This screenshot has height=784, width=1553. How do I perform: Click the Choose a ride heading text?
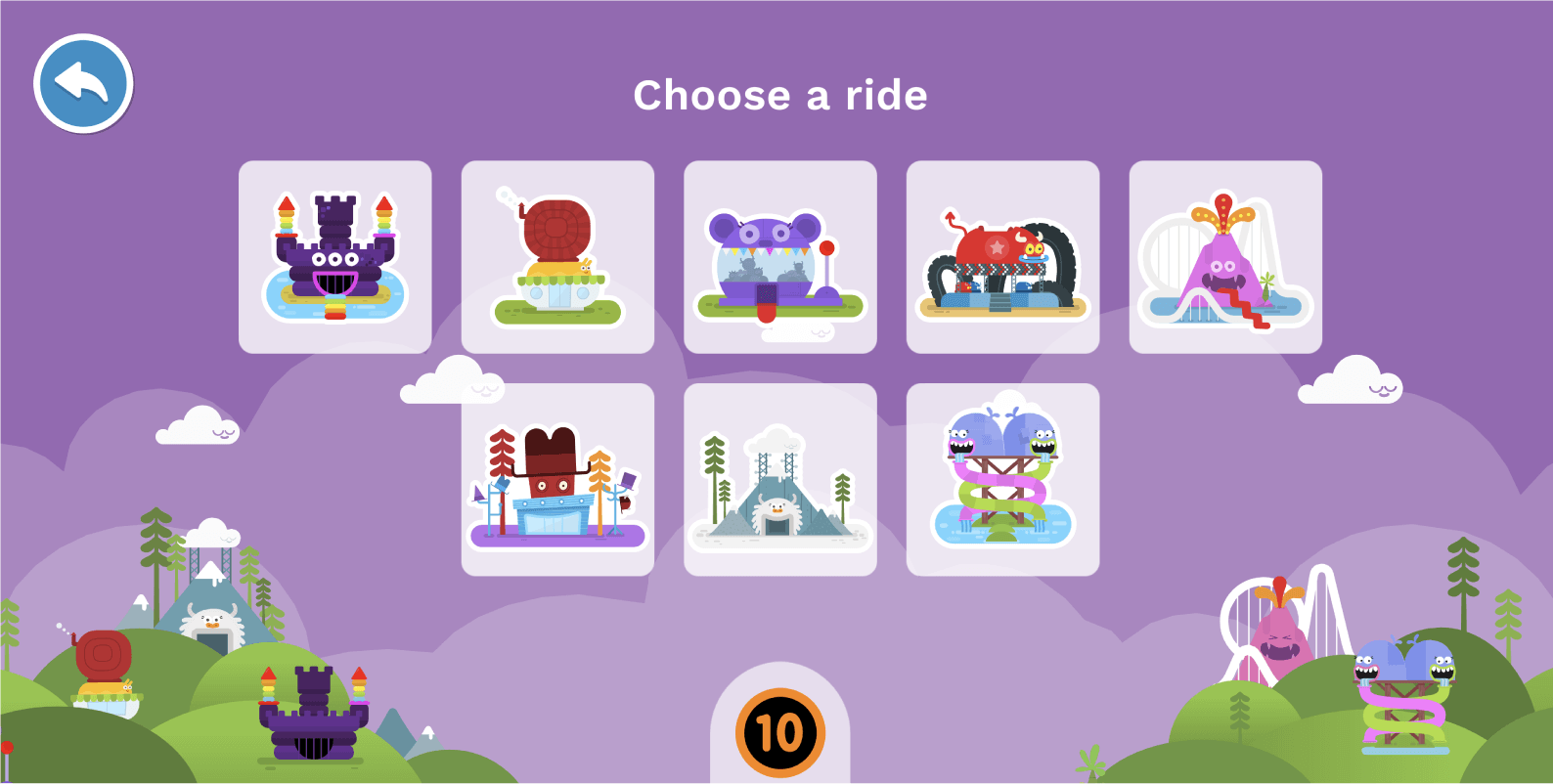pos(779,95)
